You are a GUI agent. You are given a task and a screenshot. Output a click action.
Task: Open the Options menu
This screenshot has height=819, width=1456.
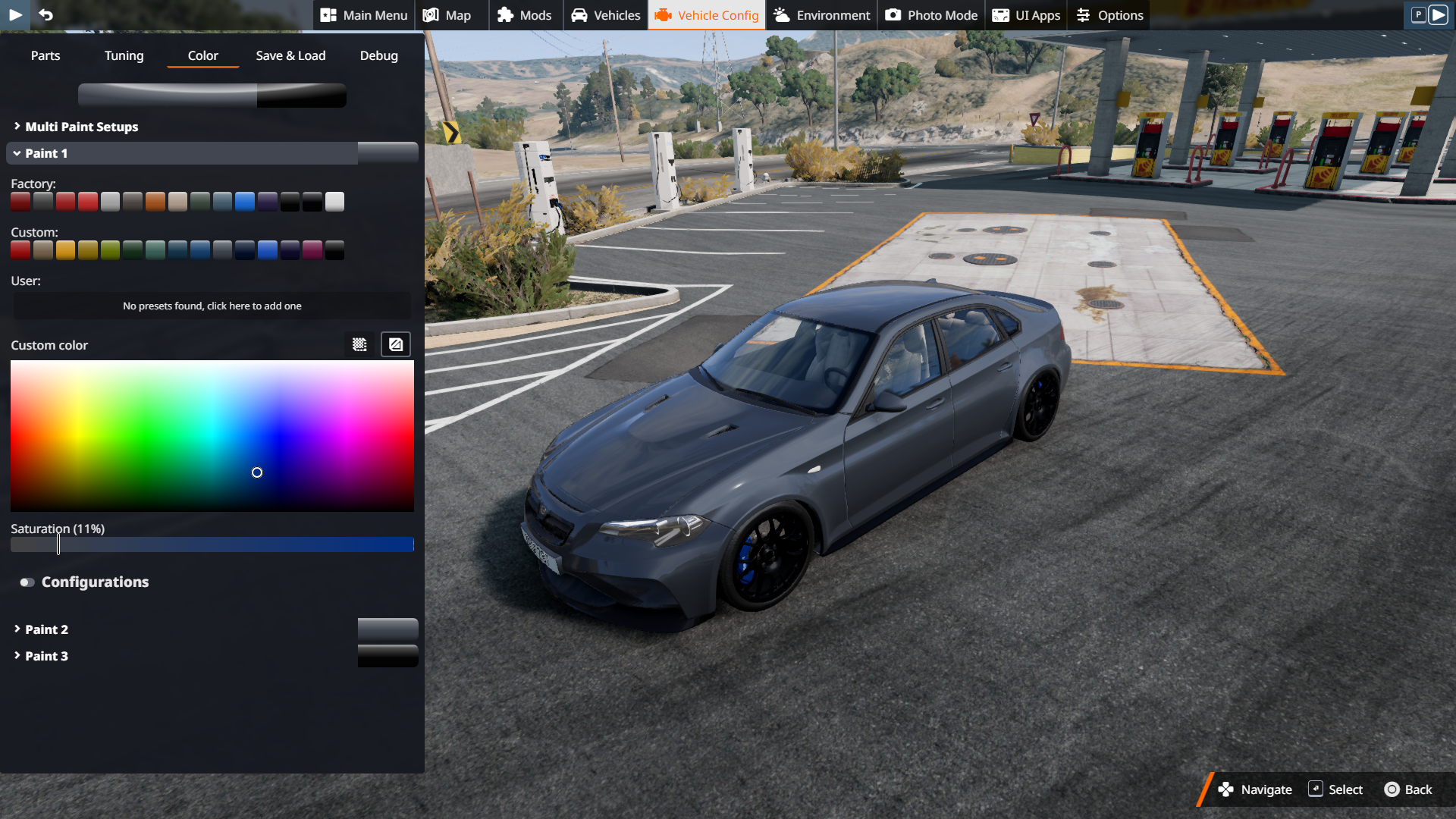pyautogui.click(x=1109, y=15)
